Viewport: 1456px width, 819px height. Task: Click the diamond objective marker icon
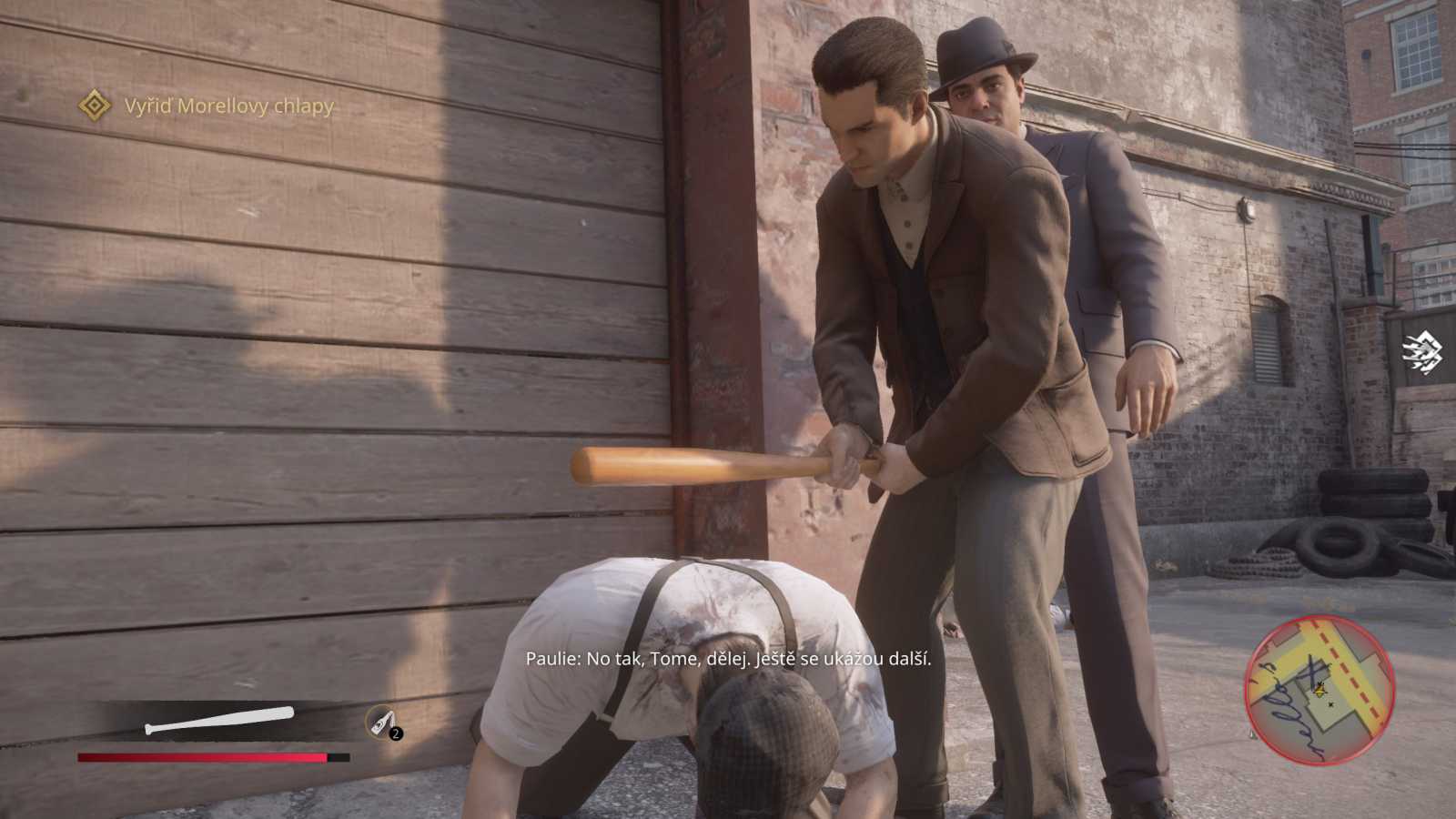click(x=95, y=106)
